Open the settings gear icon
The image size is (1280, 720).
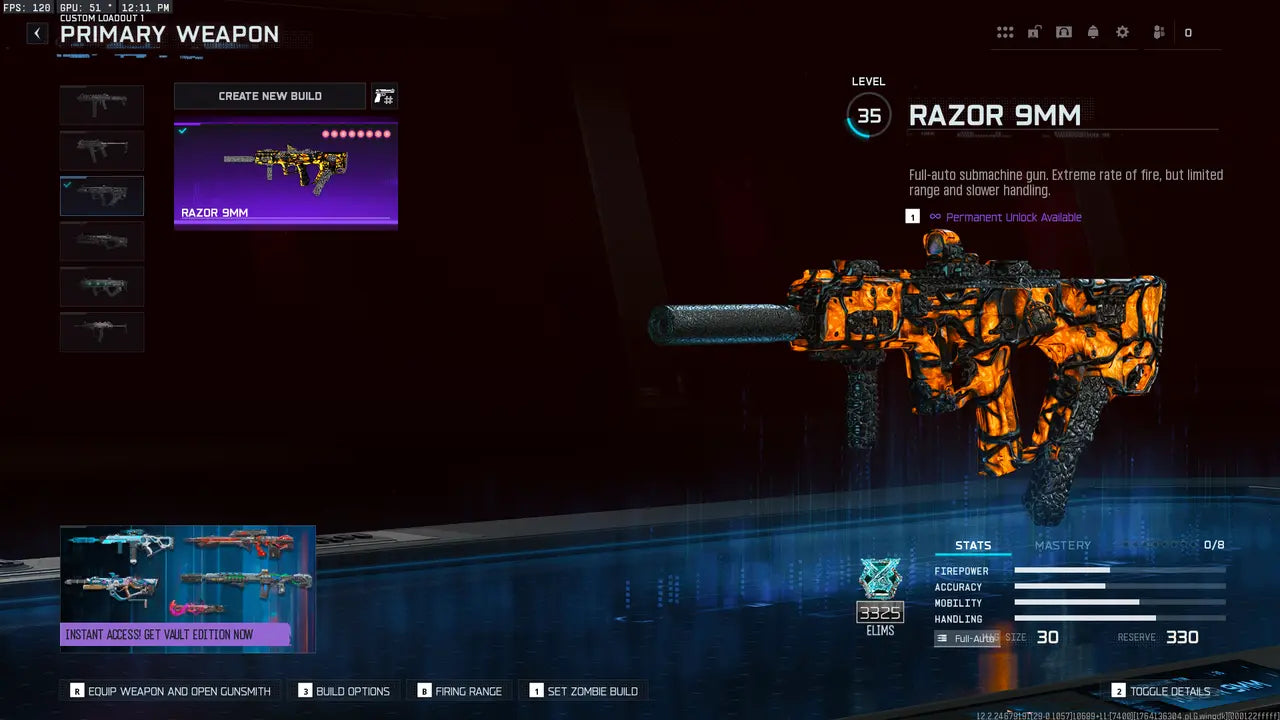pos(1122,31)
